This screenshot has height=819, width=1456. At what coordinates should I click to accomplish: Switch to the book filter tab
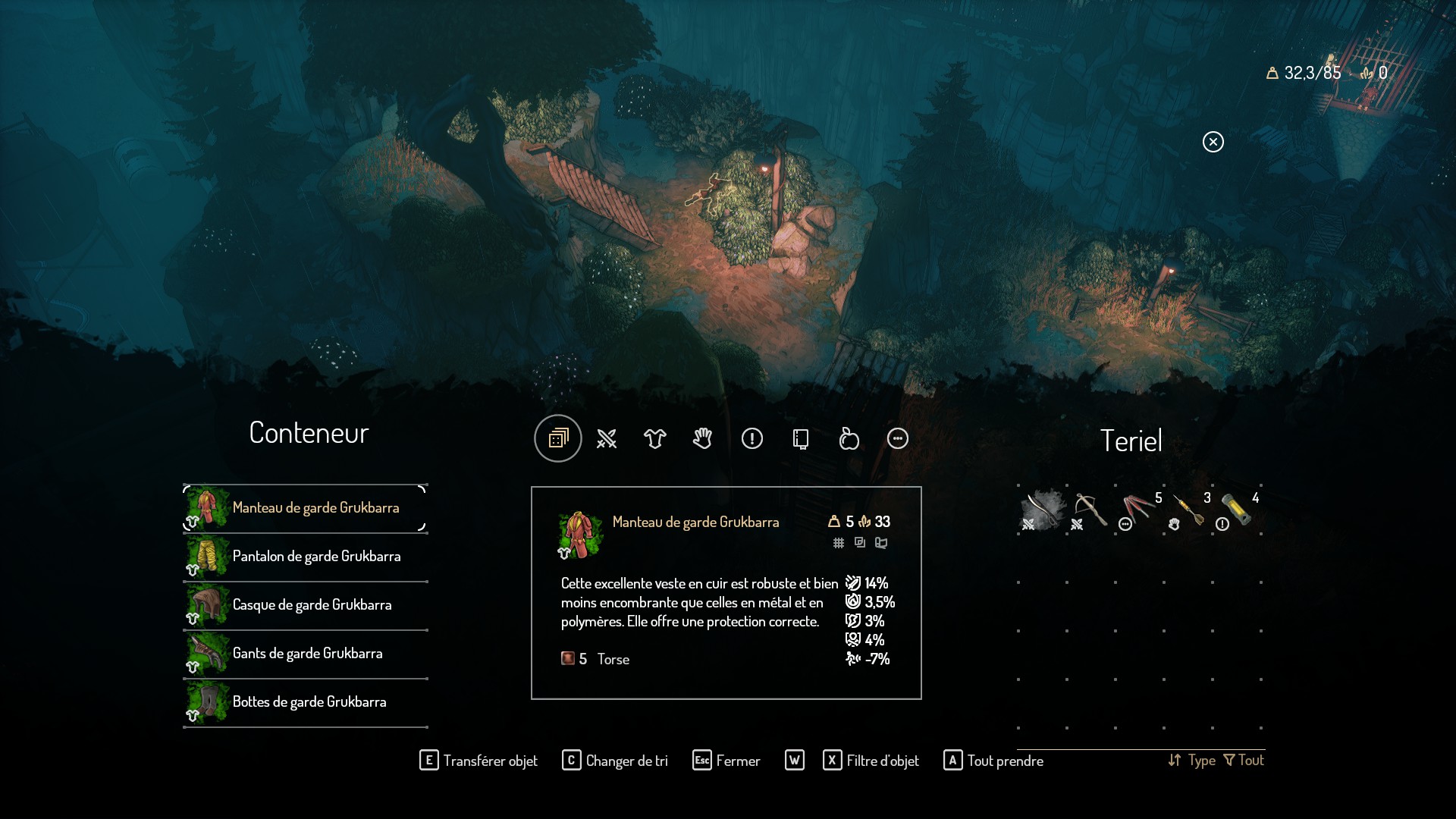click(801, 438)
